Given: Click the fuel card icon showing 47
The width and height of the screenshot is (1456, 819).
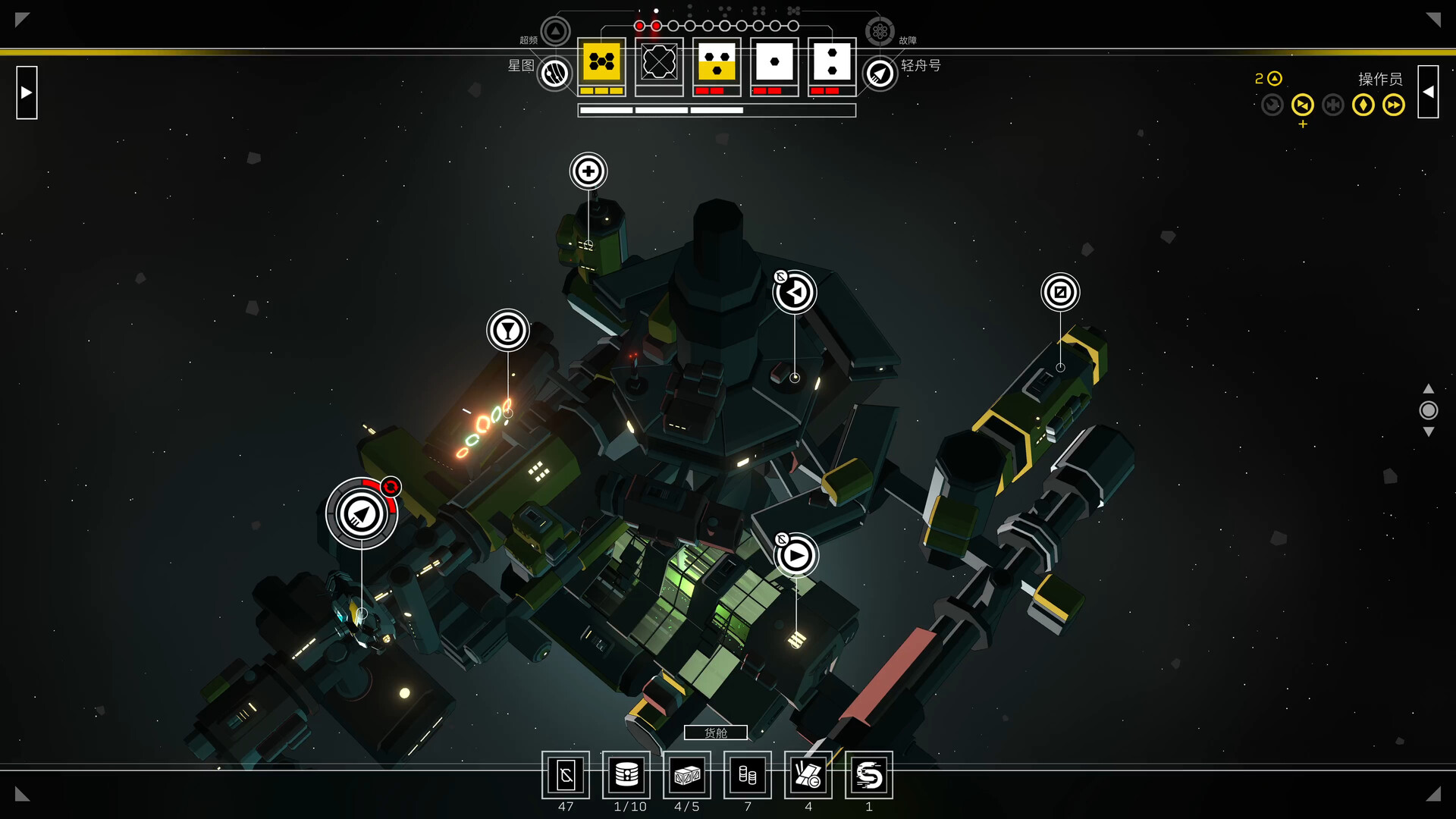Looking at the screenshot, I should (566, 775).
